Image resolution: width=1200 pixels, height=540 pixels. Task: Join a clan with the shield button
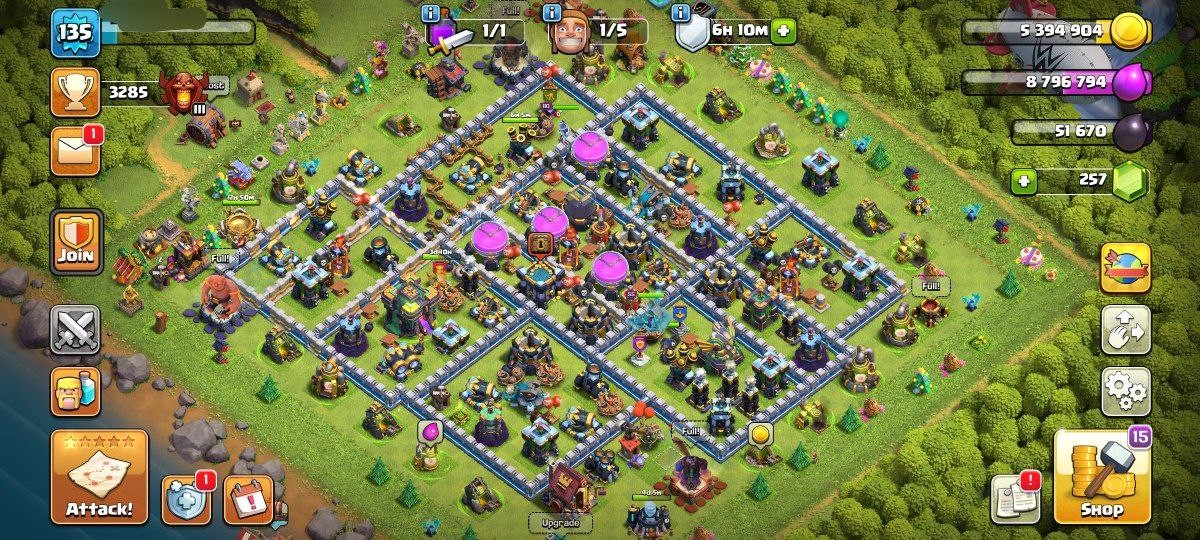coord(76,241)
